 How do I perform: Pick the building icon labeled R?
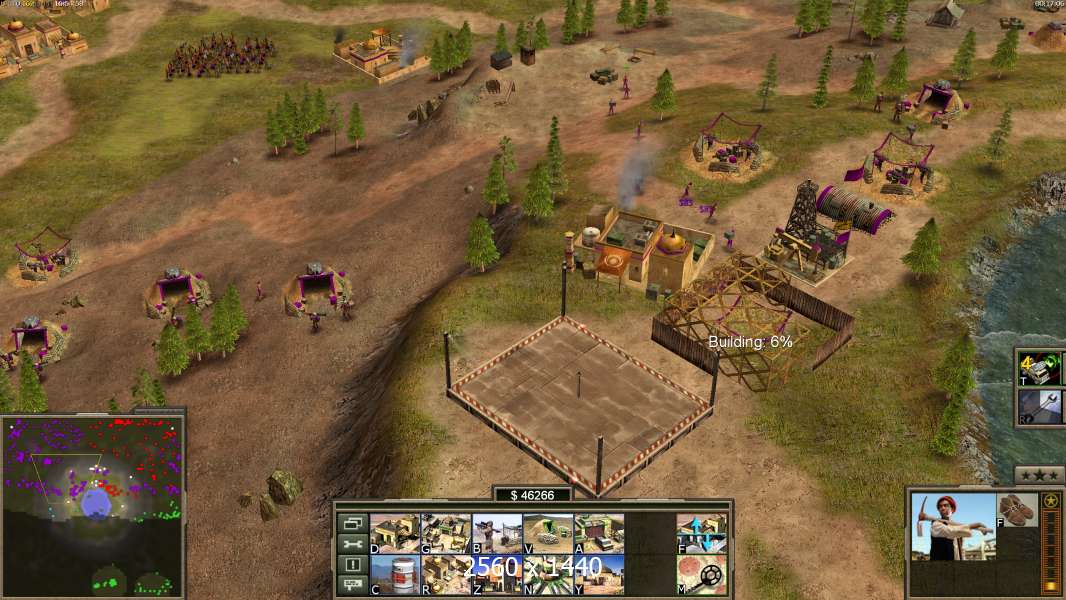tap(446, 574)
